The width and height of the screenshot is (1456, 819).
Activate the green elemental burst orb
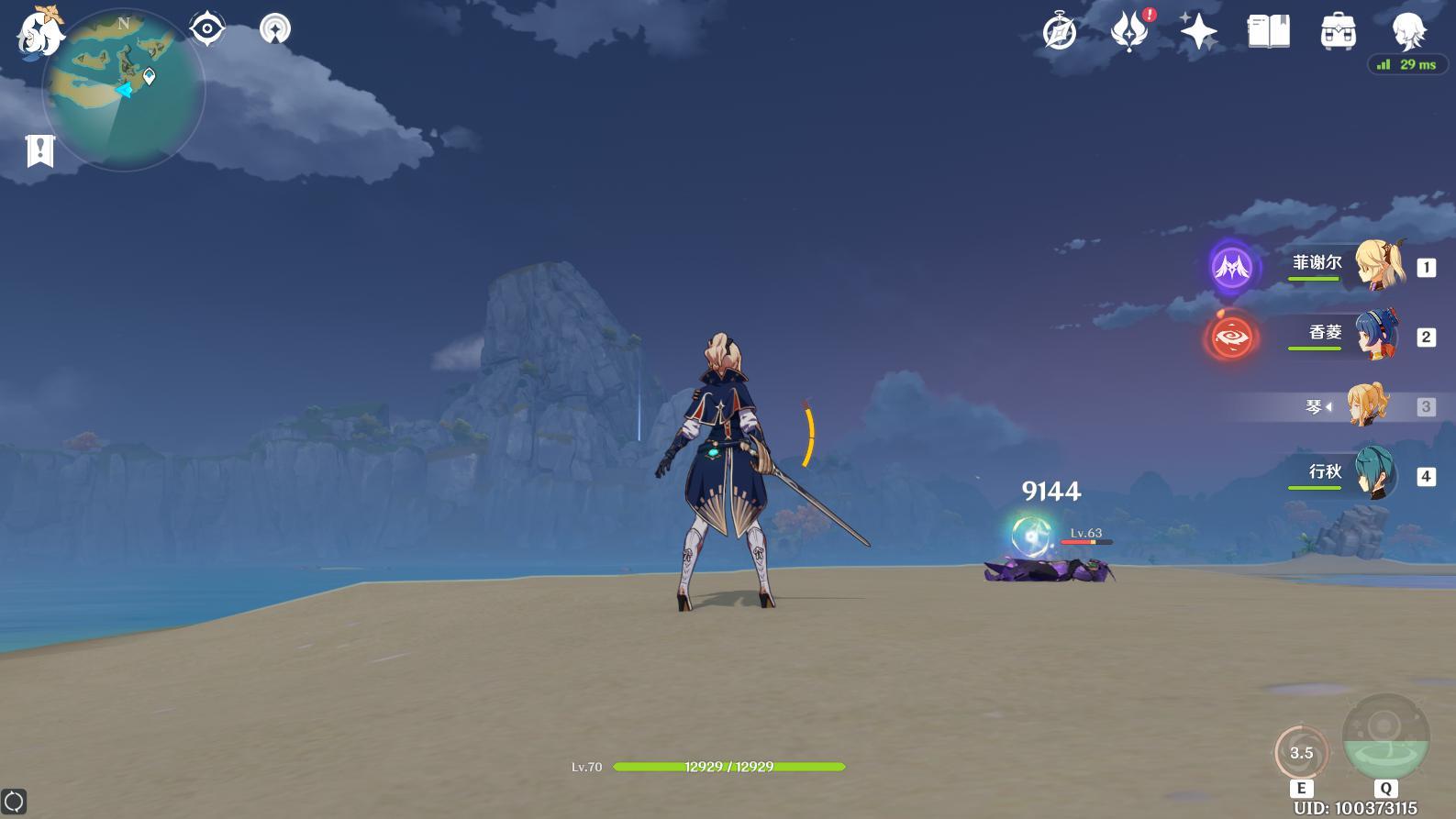click(1385, 737)
